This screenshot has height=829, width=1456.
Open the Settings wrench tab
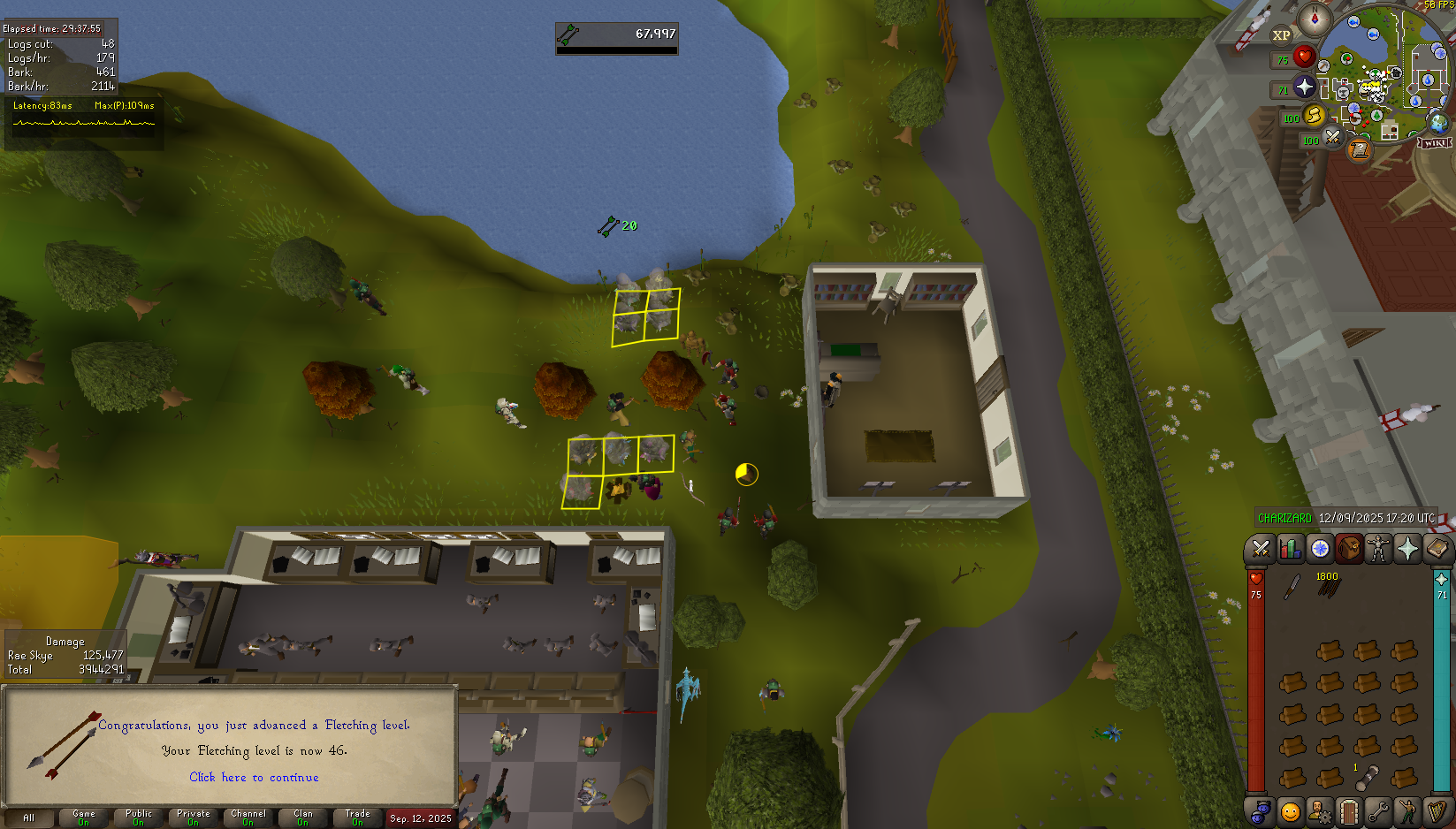[1378, 810]
